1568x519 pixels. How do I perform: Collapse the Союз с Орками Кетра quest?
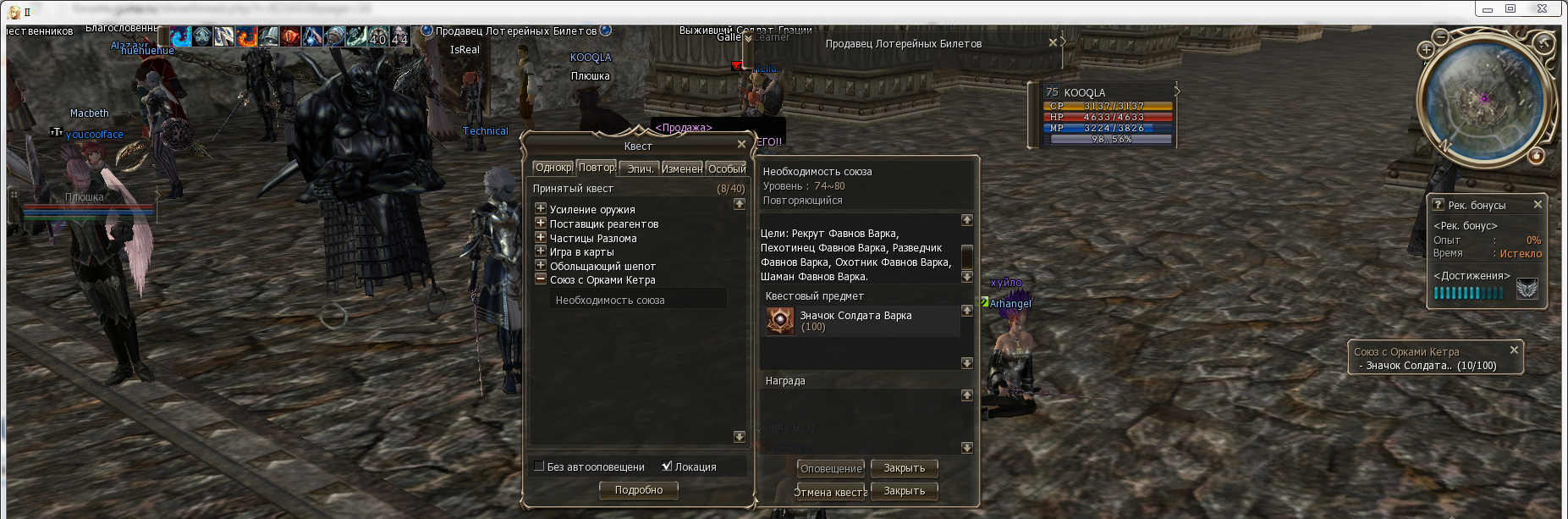pyautogui.click(x=541, y=279)
